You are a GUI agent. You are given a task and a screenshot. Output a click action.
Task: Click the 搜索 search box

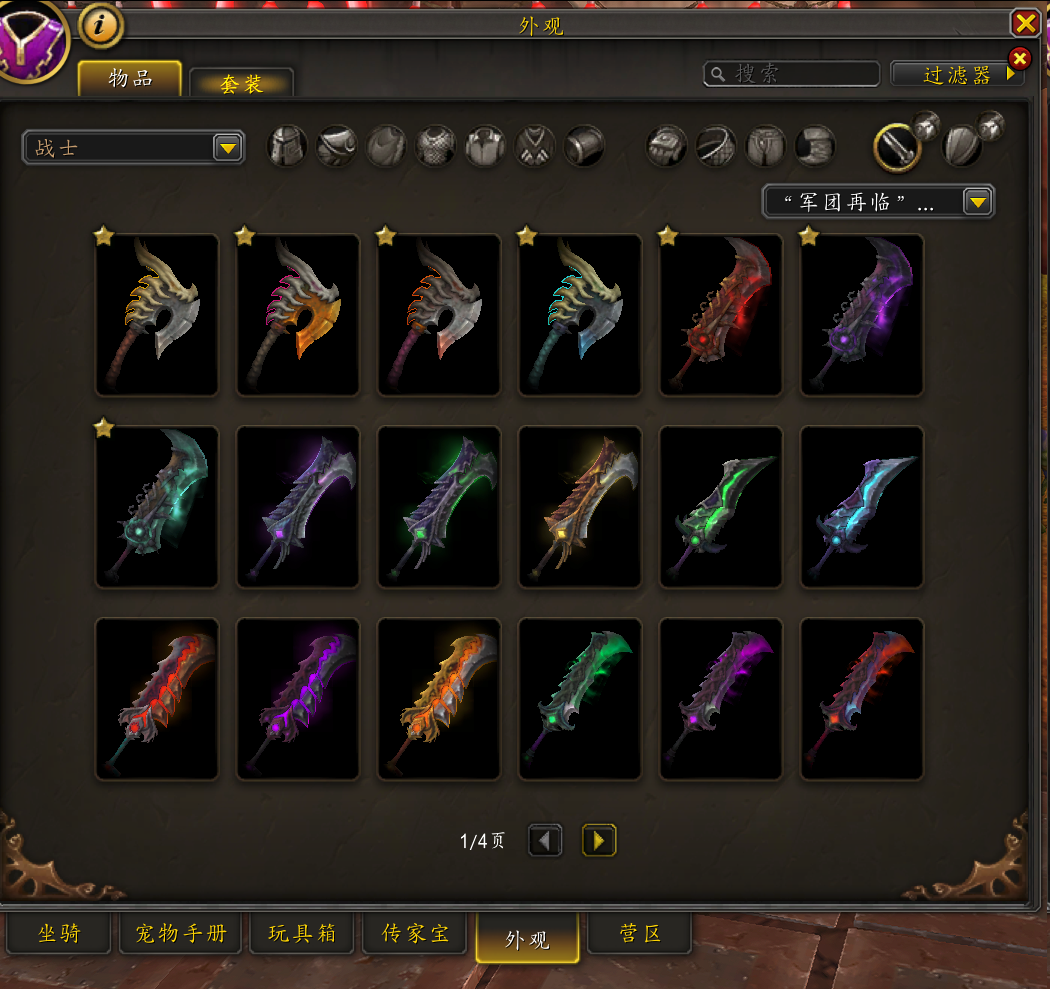click(x=792, y=74)
